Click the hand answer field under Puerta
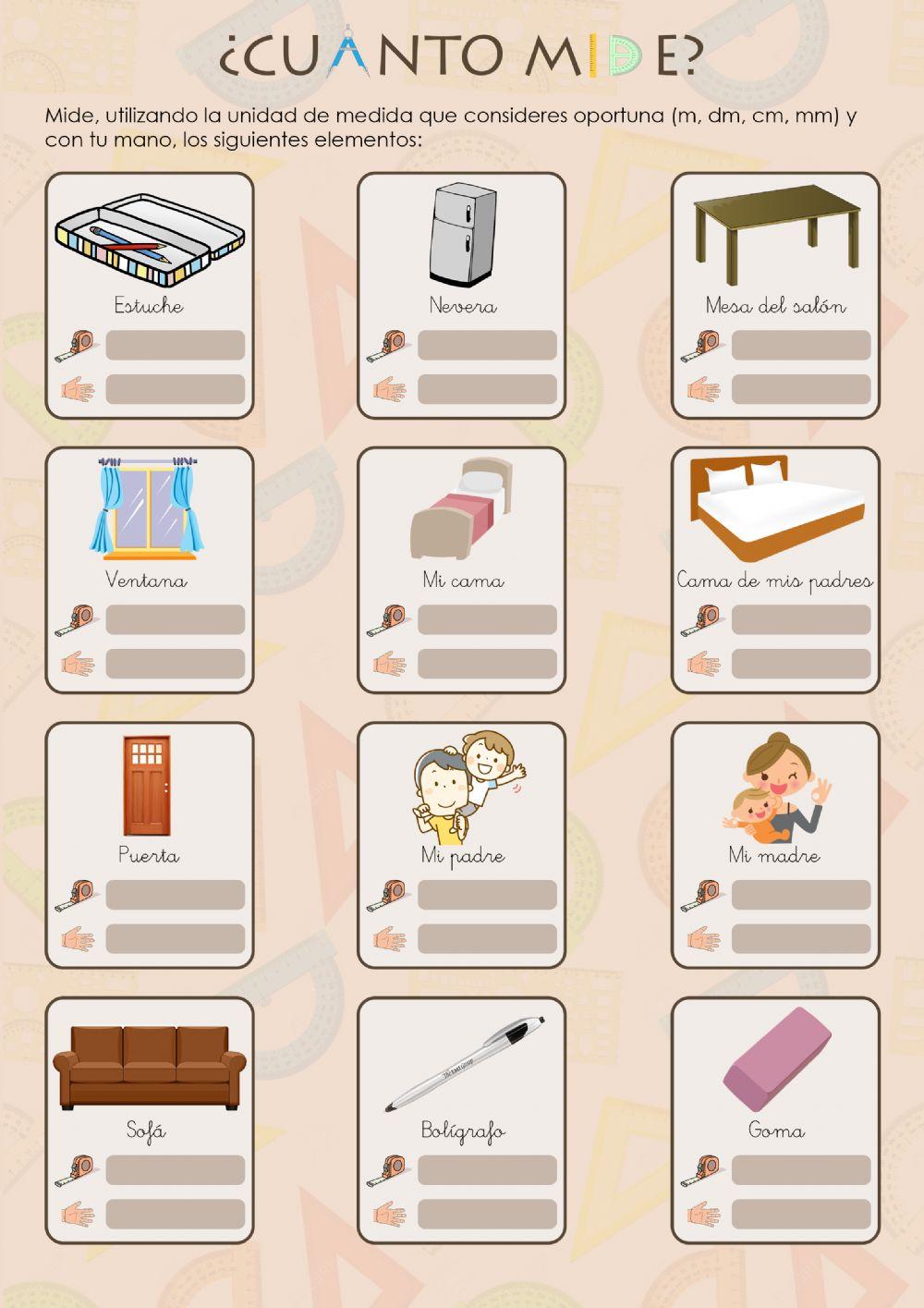924x1308 pixels. [176, 938]
